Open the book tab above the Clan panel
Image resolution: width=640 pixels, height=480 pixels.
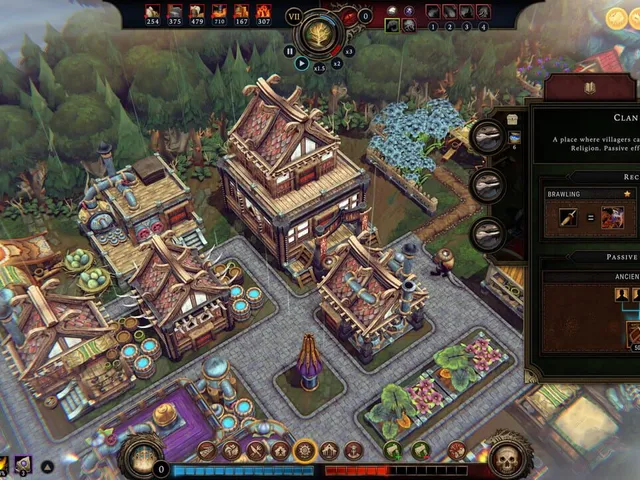pyautogui.click(x=590, y=88)
